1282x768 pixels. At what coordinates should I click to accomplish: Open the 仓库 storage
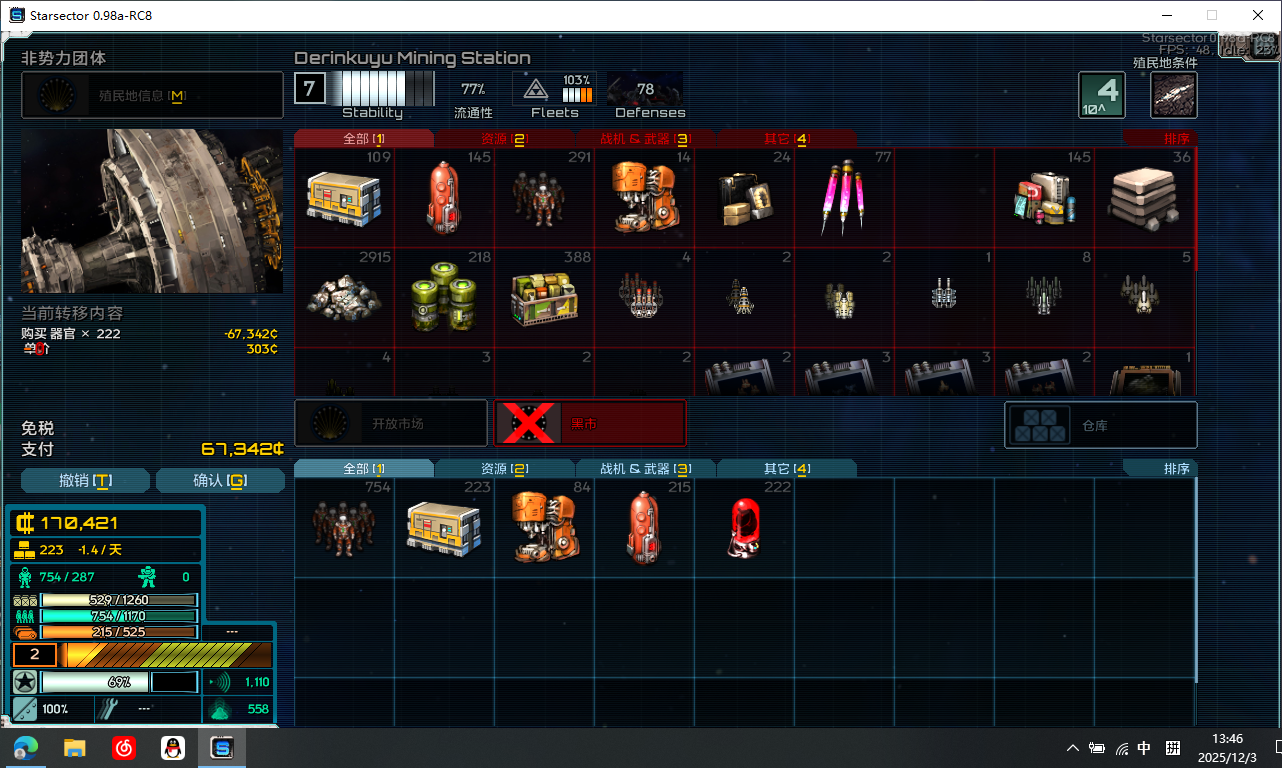click(1100, 425)
